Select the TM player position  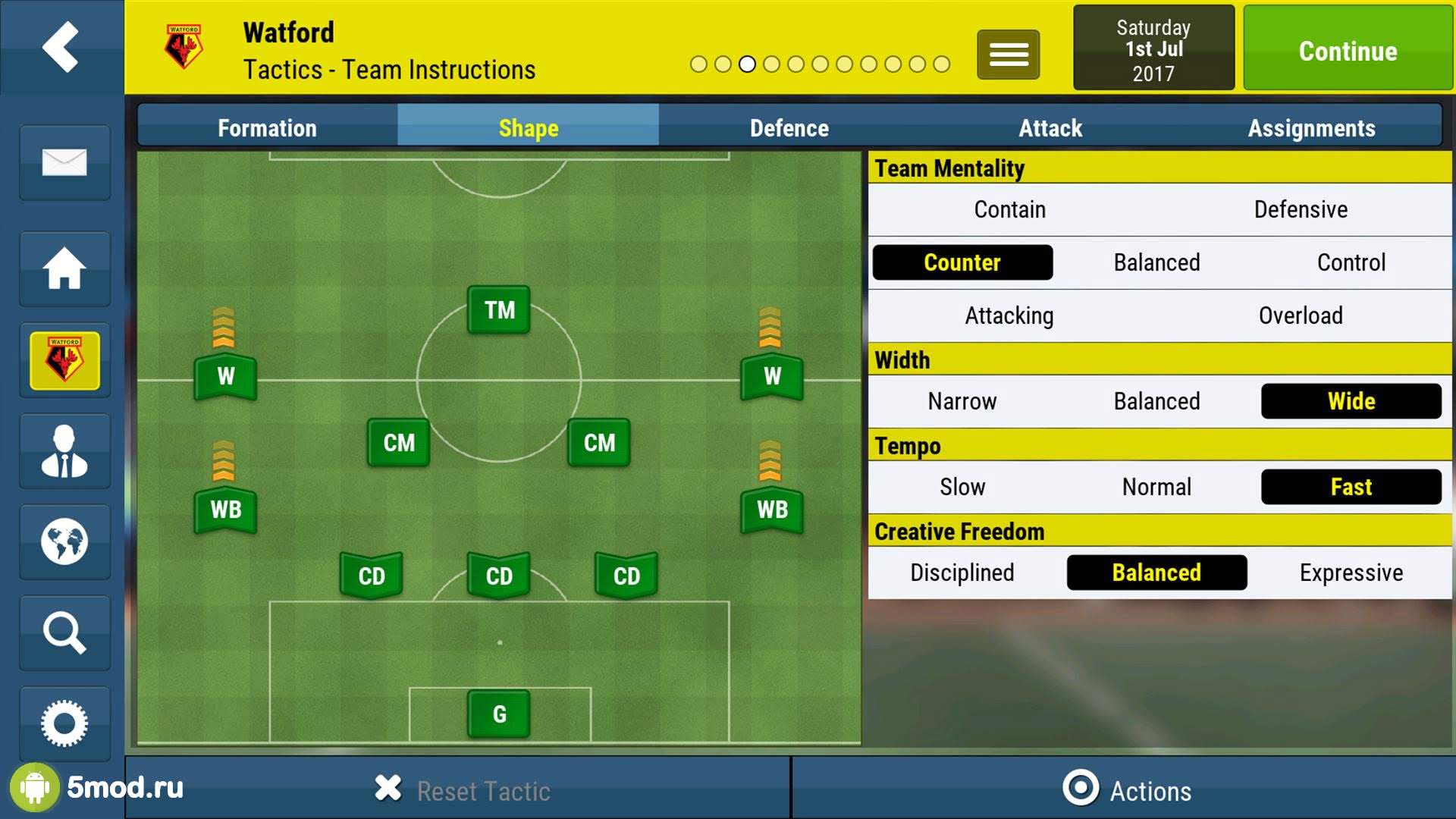[499, 310]
